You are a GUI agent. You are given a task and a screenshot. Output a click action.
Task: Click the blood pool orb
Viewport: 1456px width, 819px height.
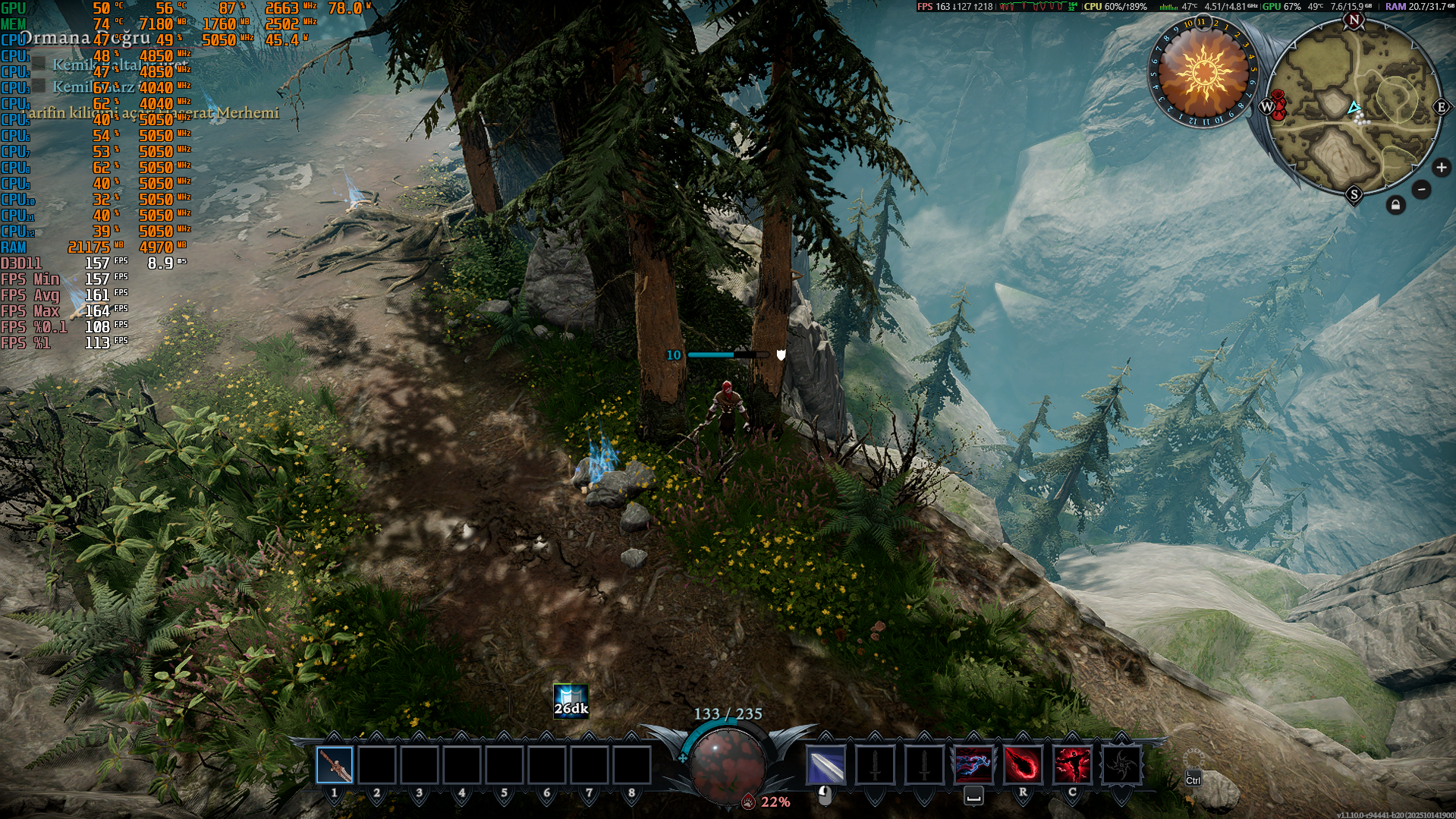tap(727, 763)
